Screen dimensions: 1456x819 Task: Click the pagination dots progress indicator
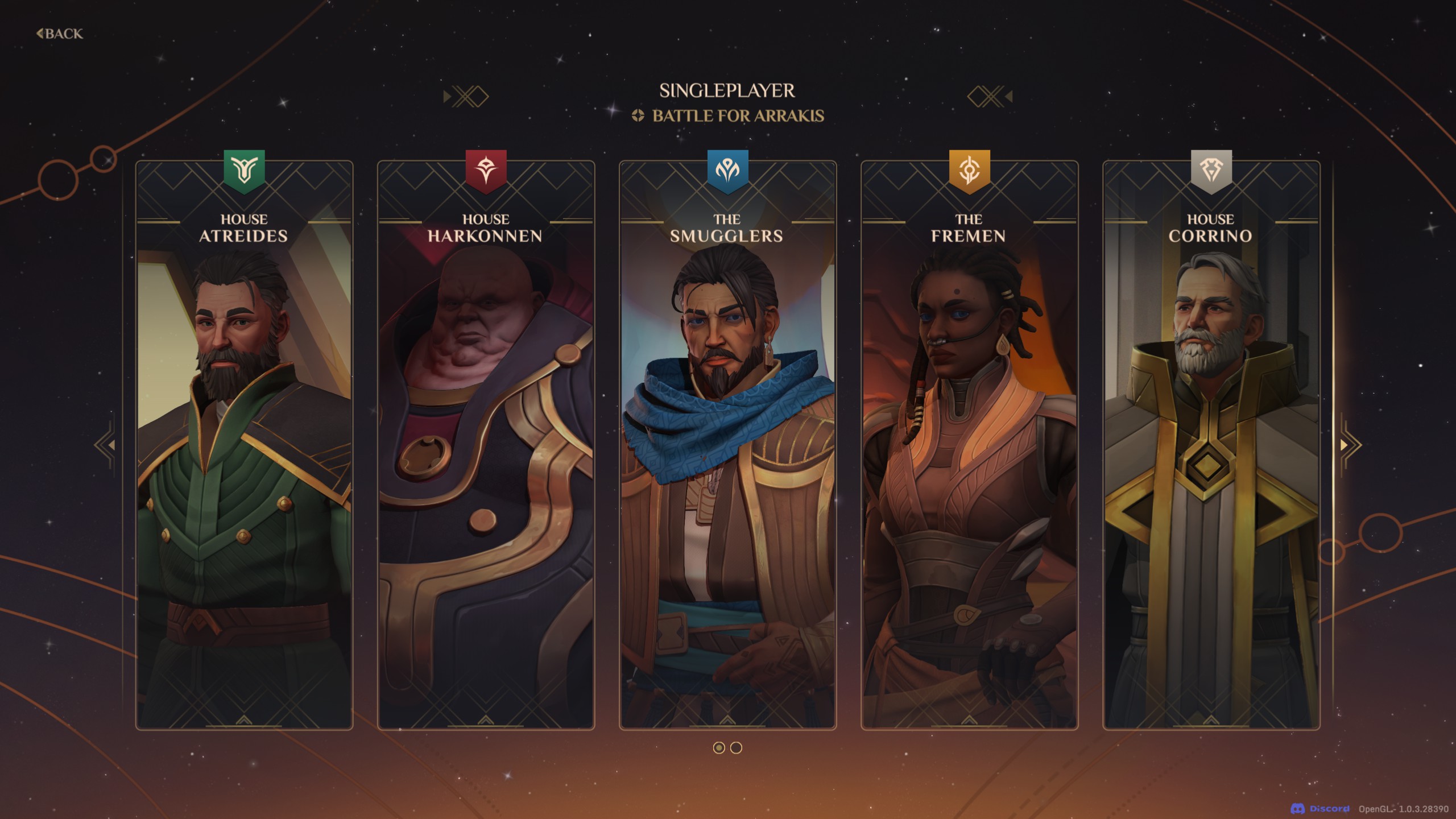[x=729, y=748]
